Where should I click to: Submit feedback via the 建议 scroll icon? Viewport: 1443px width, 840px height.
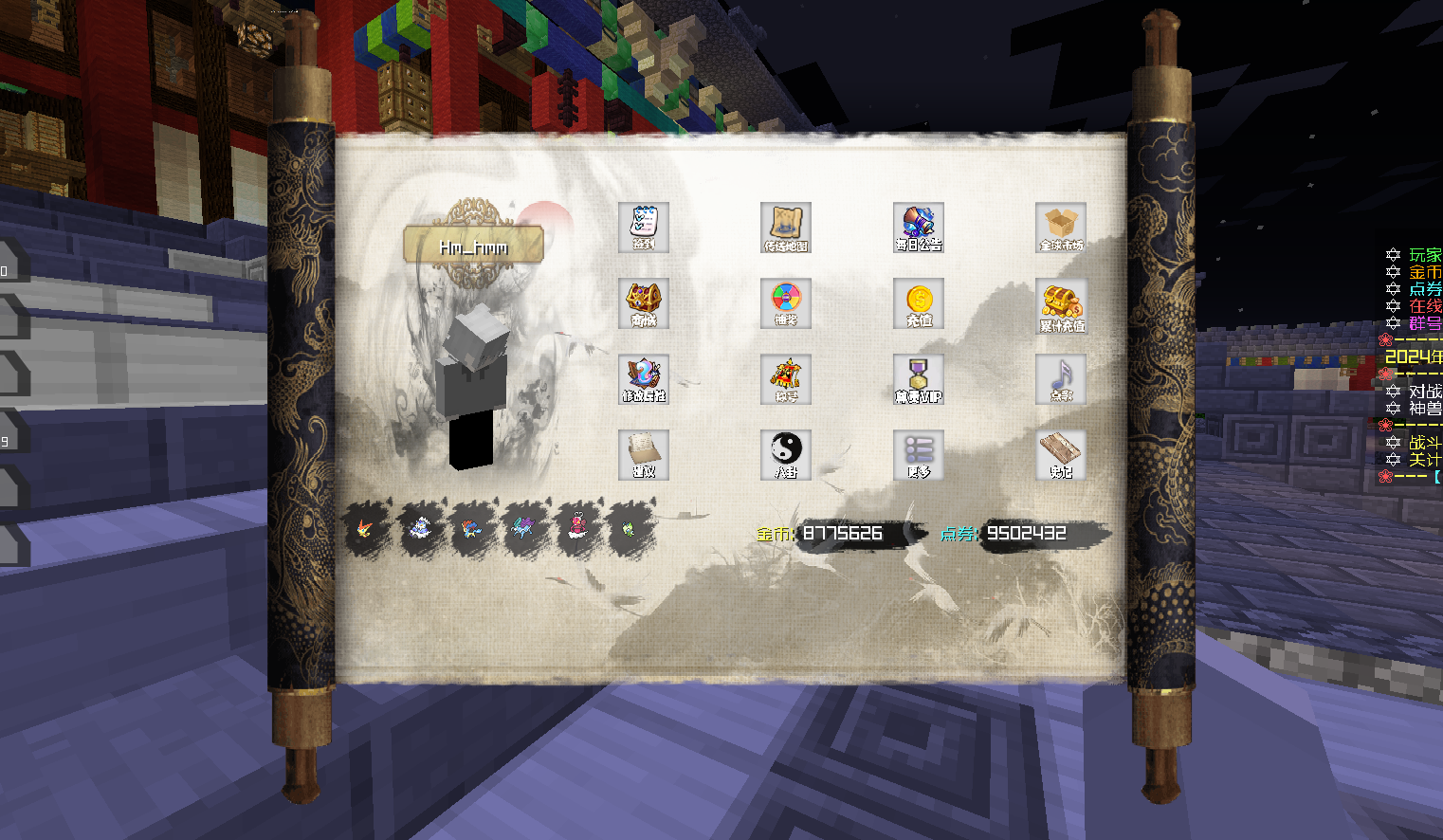[x=644, y=454]
